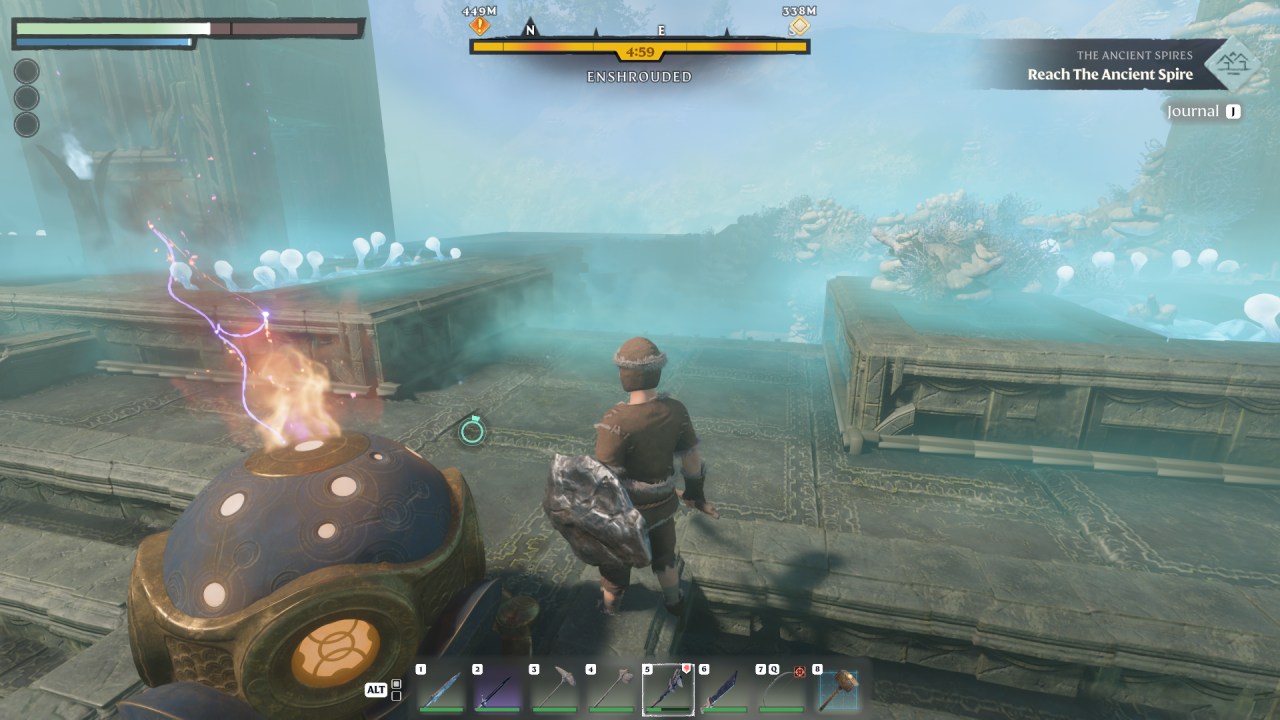
Task: Open the Reach The Ancient Spire quest tracker
Action: point(1110,75)
